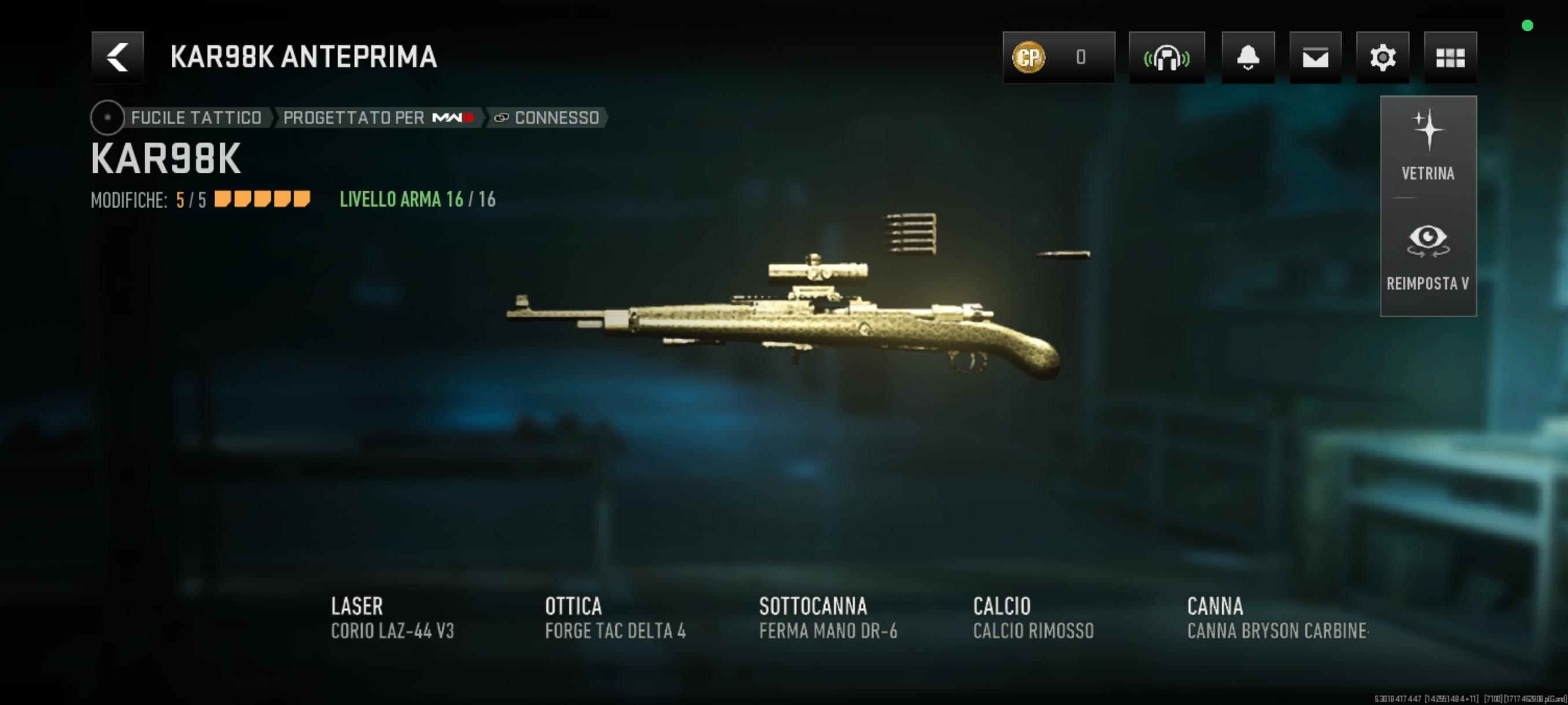This screenshot has width=1568, height=705.
Task: Open the mail inbox icon
Action: point(1316,57)
